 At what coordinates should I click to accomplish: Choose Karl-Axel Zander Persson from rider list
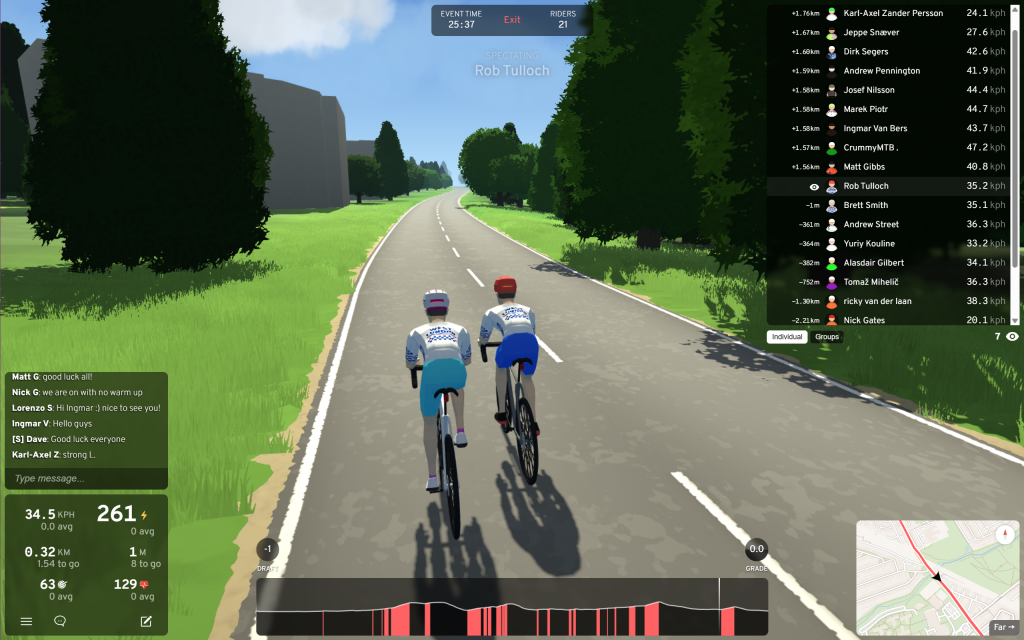pos(893,13)
